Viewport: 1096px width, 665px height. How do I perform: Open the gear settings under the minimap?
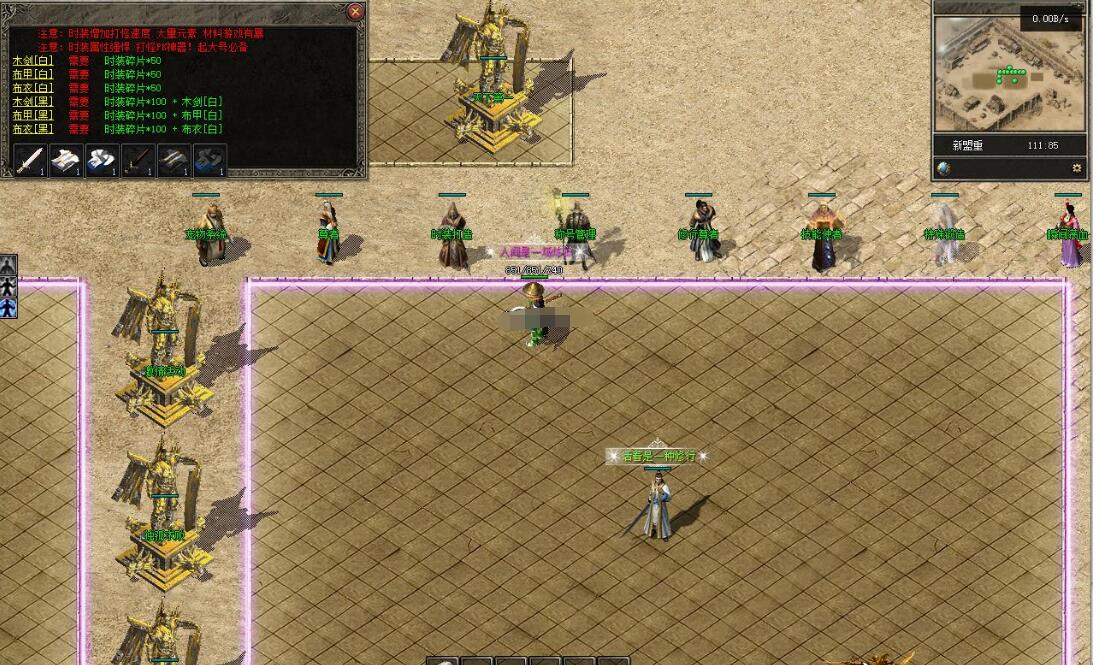coord(1077,168)
